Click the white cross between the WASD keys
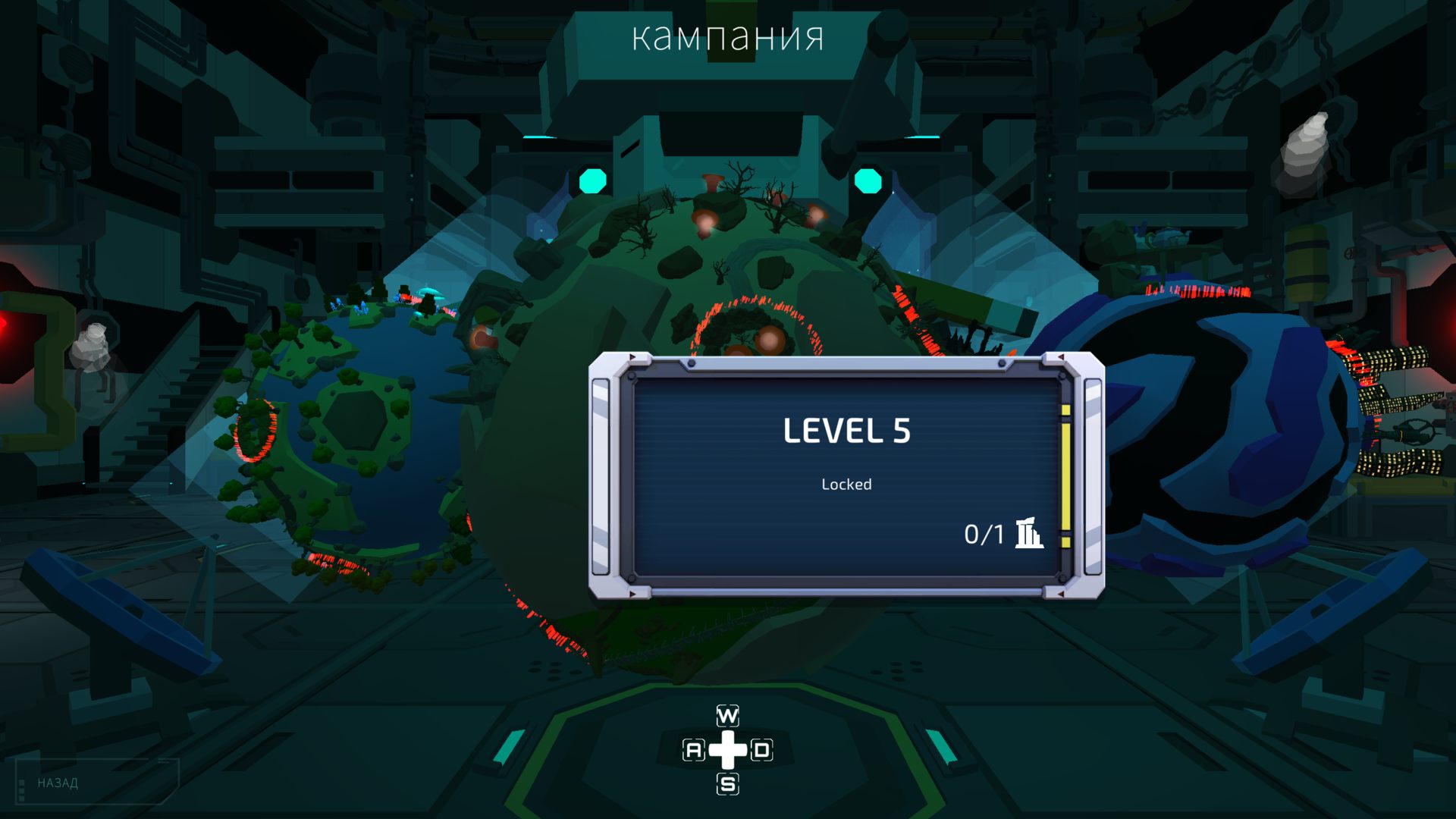The width and height of the screenshot is (1456, 819). 727,749
